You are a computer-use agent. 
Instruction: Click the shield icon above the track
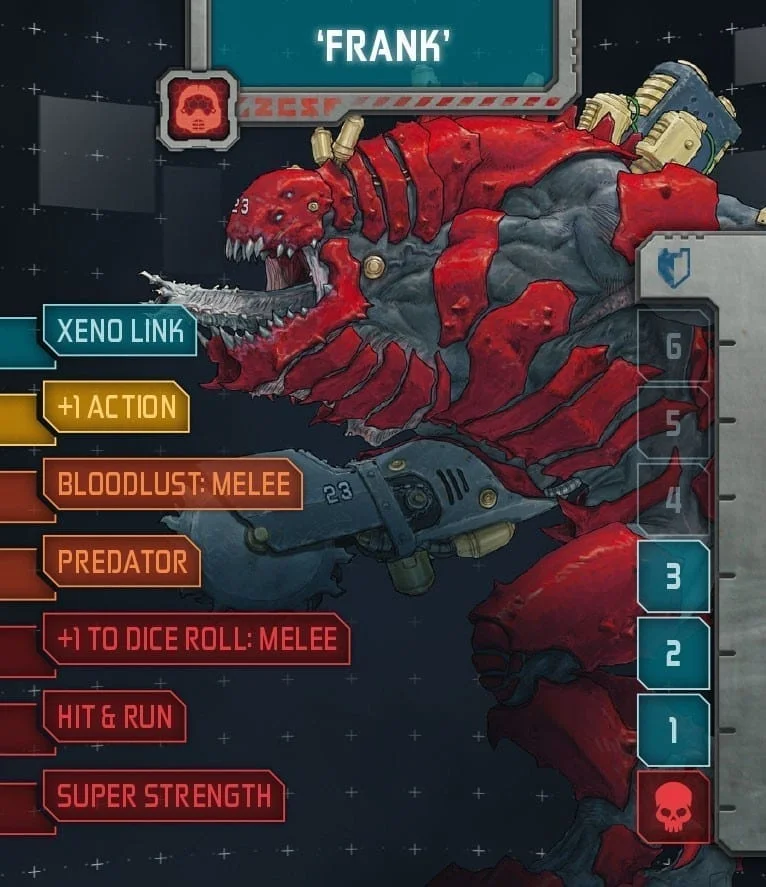(x=673, y=269)
